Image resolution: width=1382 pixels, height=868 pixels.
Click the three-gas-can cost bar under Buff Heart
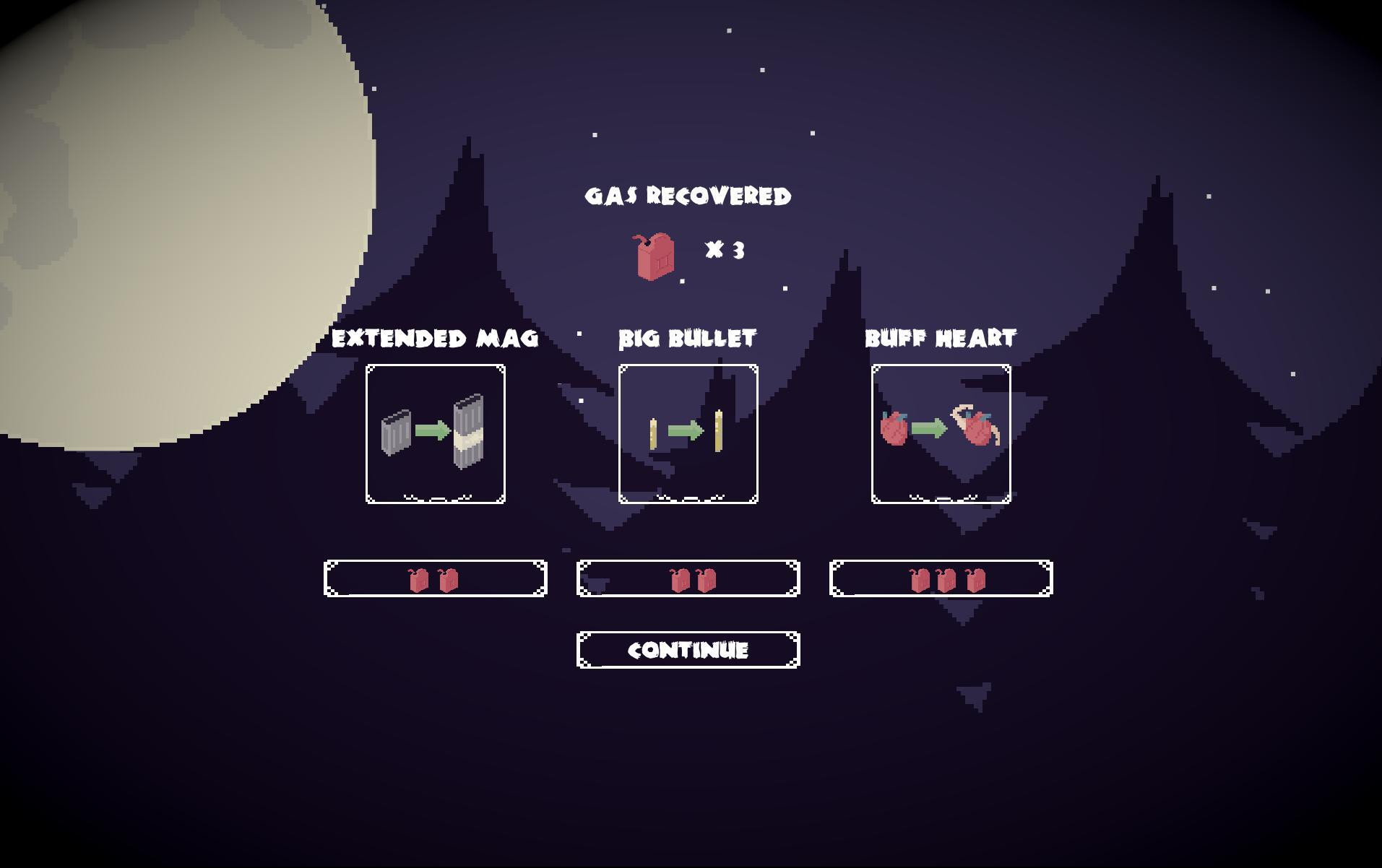coord(940,579)
